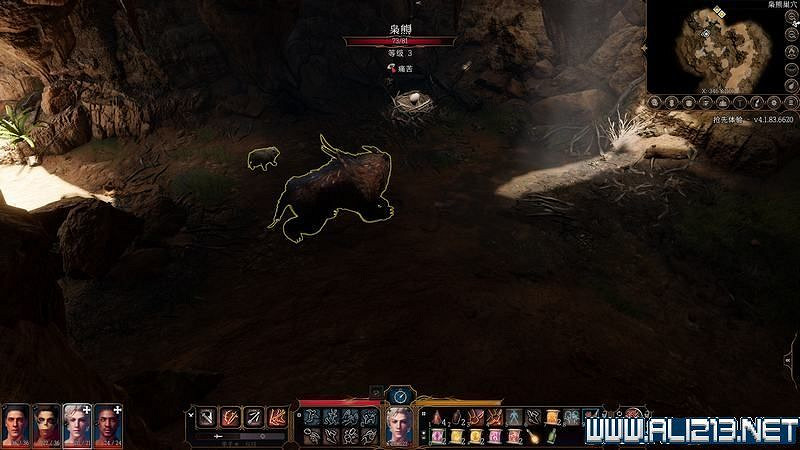Select the red-faced second party portrait
The image size is (800, 450).
point(47,425)
